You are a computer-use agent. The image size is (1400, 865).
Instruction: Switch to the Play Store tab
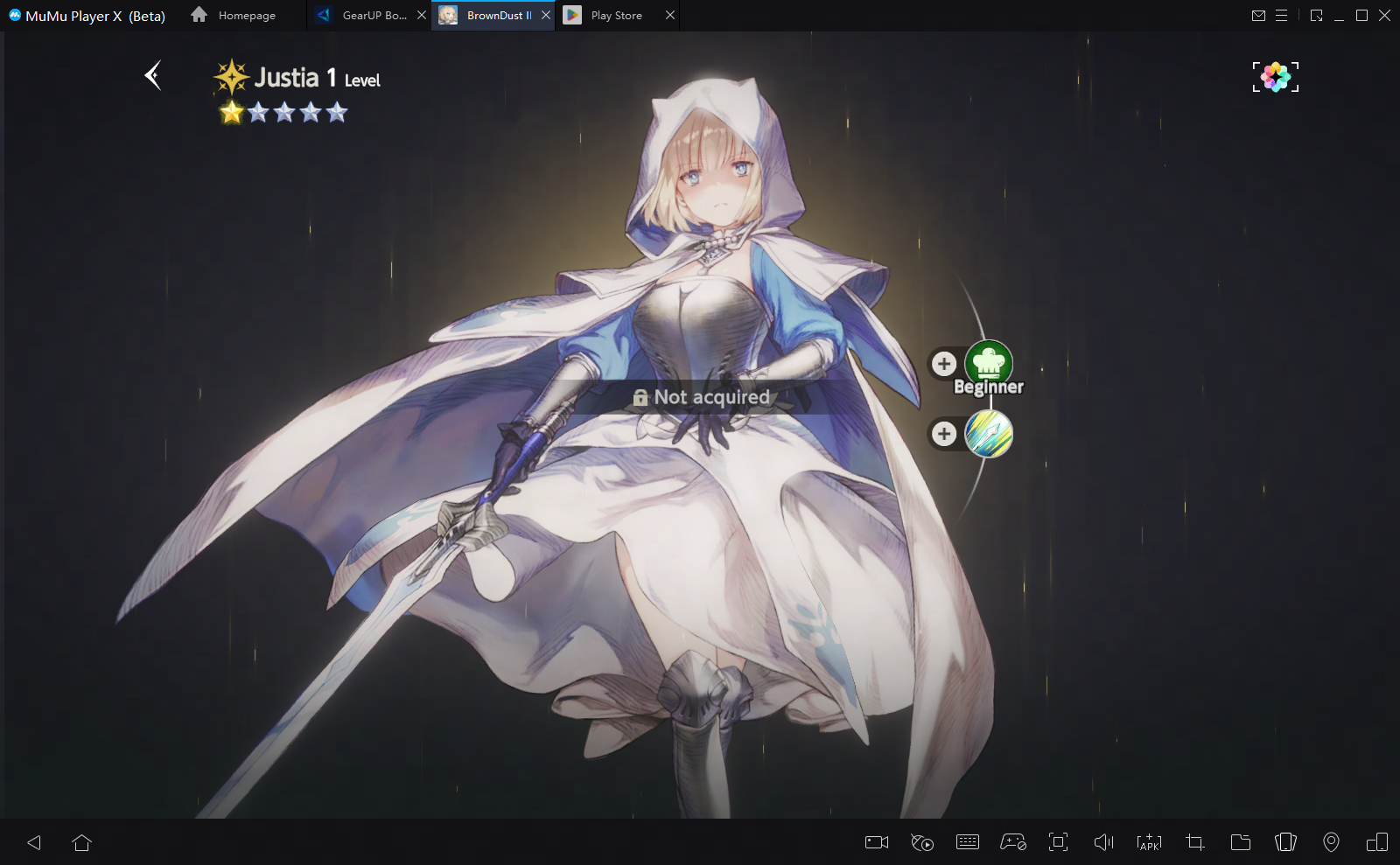tap(616, 16)
